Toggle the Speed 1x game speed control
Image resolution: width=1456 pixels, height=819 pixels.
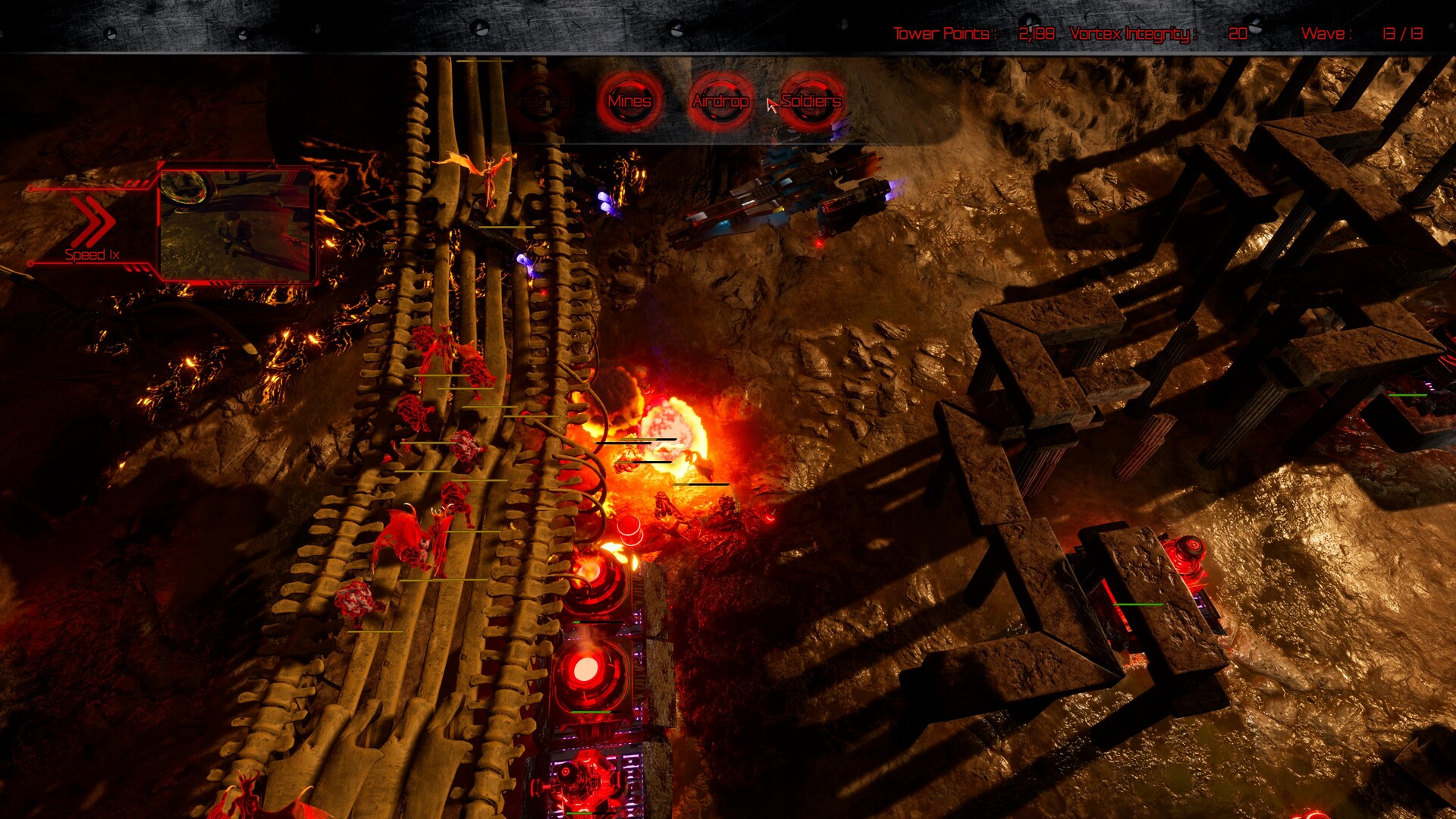tap(93, 229)
